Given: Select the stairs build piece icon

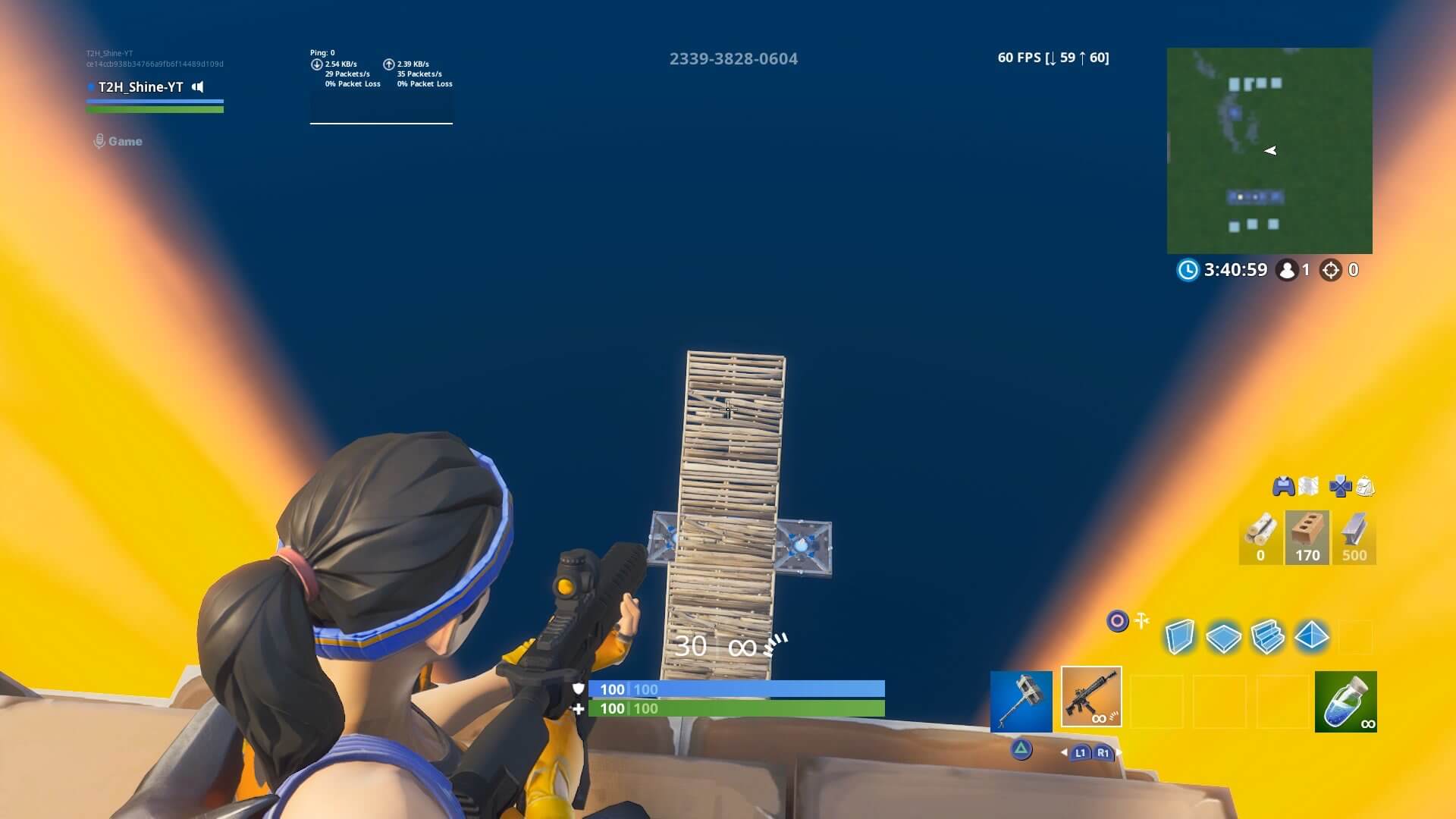Looking at the screenshot, I should (x=1267, y=638).
